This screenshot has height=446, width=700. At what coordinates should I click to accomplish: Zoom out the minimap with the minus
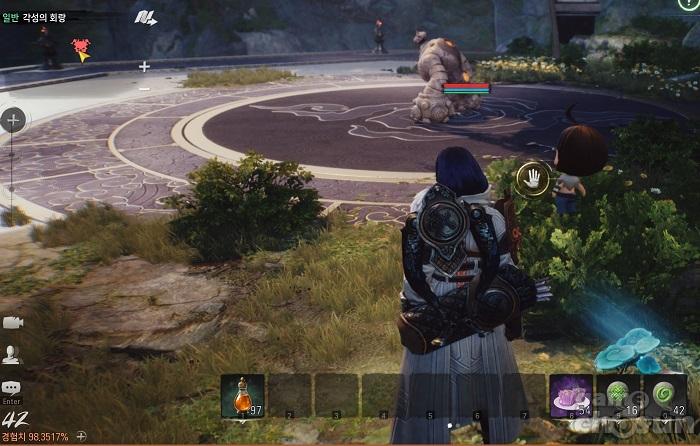144,88
